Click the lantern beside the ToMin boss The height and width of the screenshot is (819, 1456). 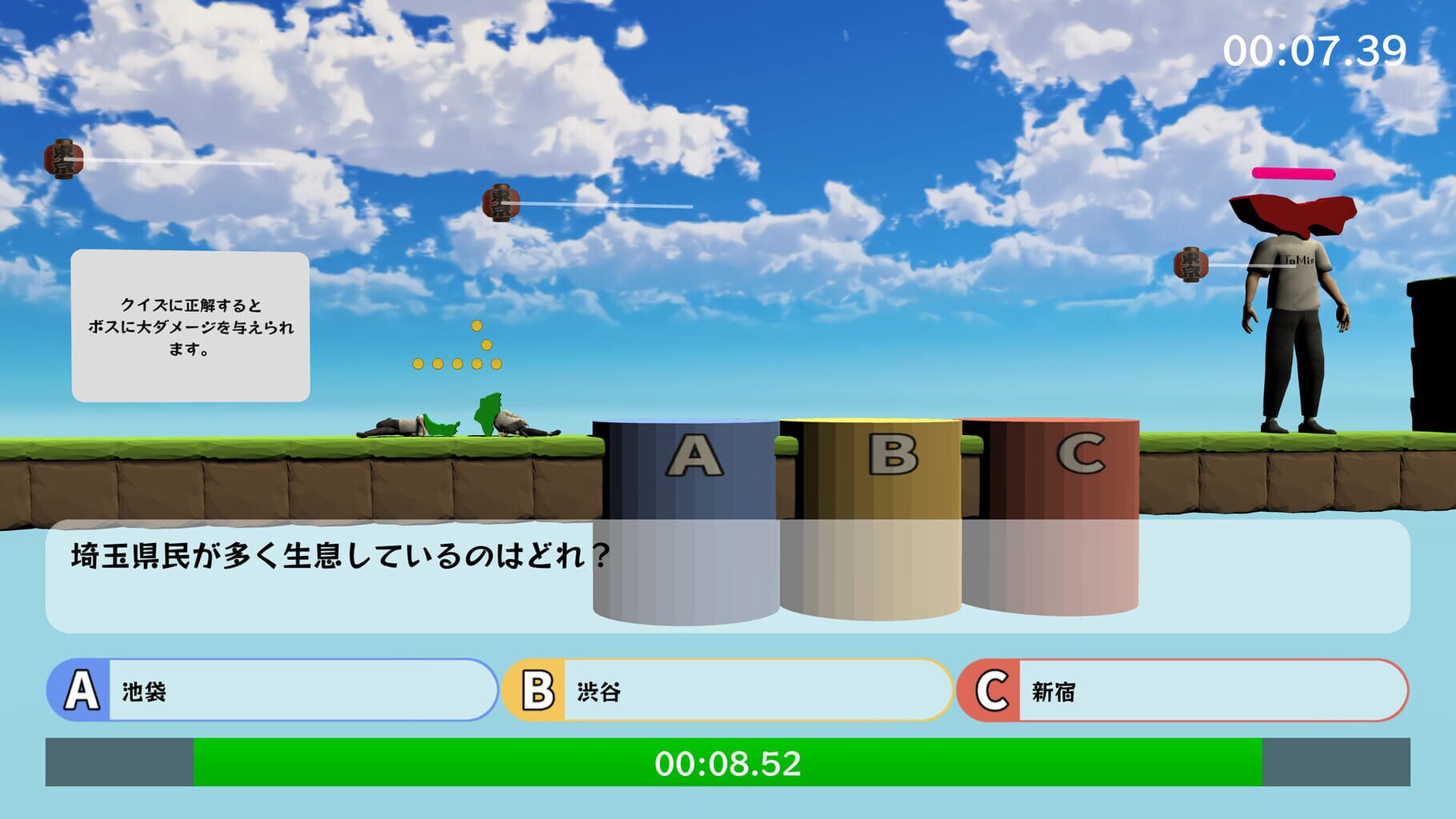[x=1190, y=266]
